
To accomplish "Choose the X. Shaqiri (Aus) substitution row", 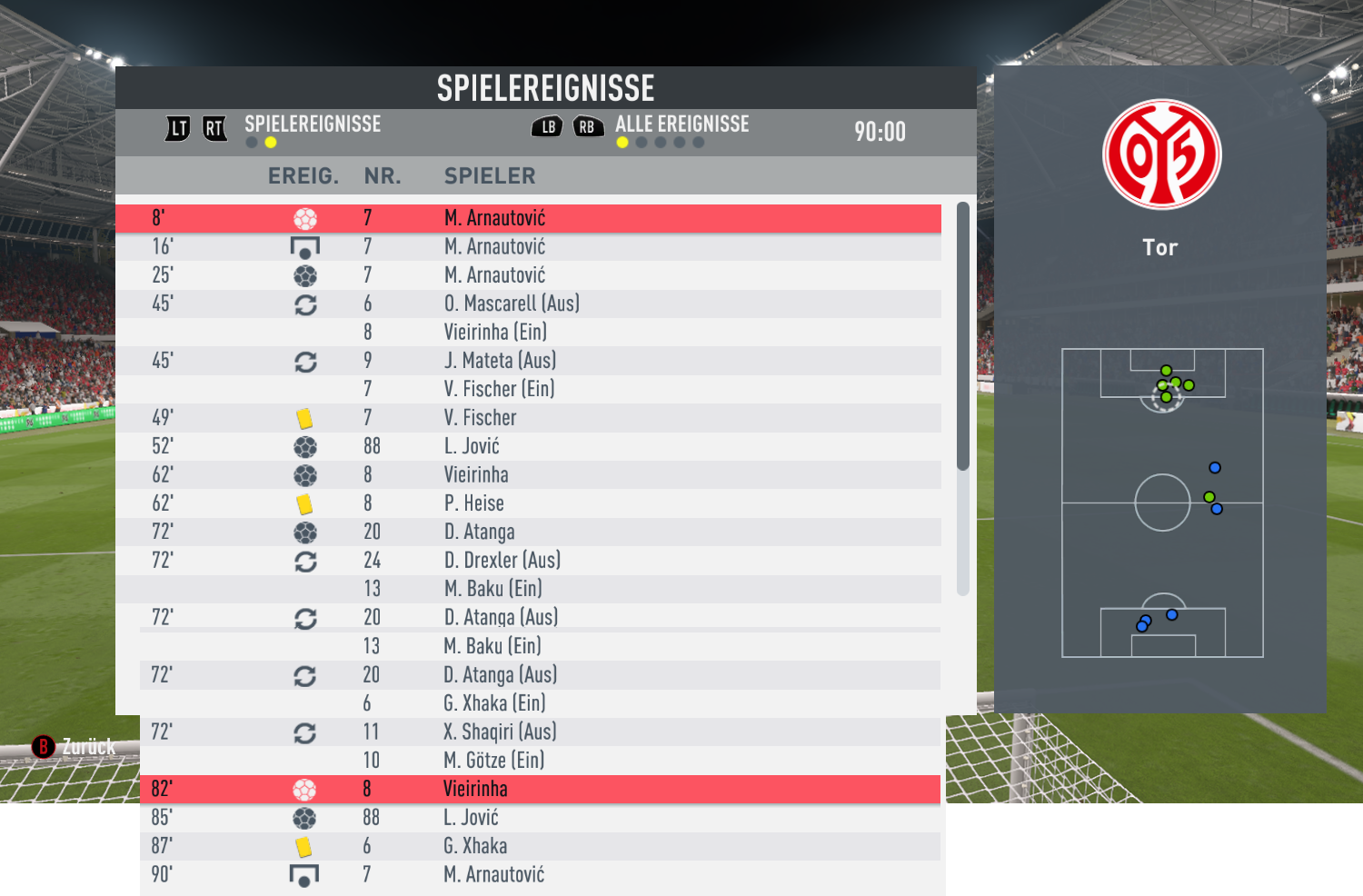I will 528,732.
